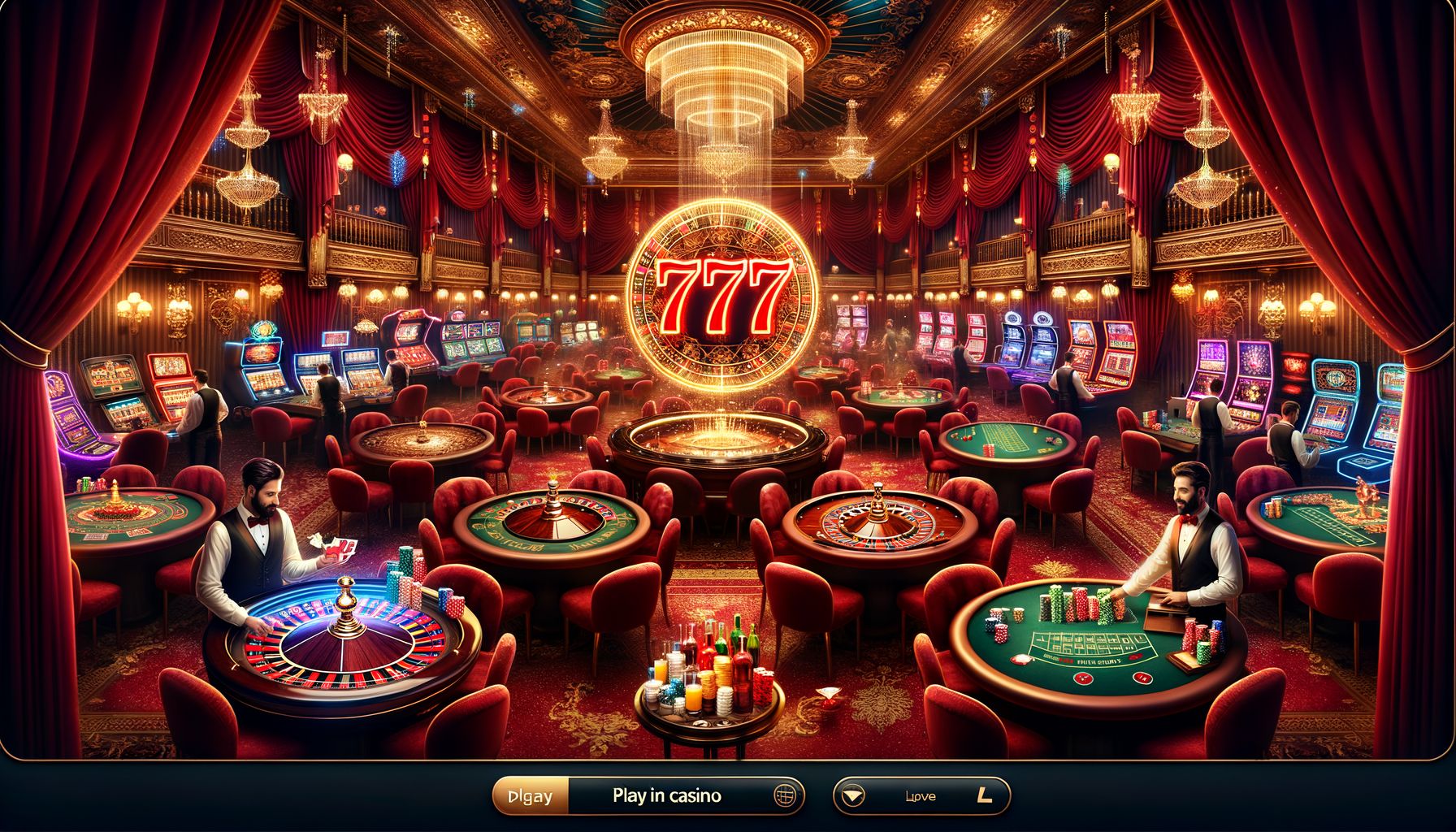Click the circular down-arrow icon
Image resolution: width=1456 pixels, height=832 pixels.
click(852, 796)
